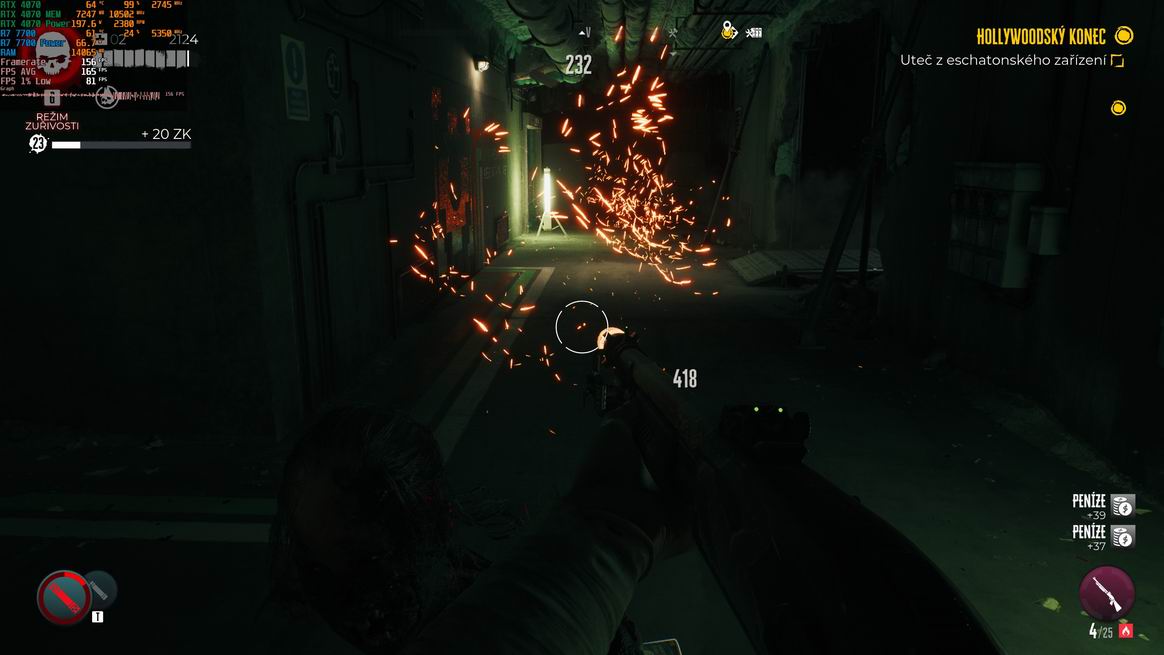This screenshot has height=655, width=1164.
Task: Select the workbench icon on the compass
Action: (x=754, y=32)
